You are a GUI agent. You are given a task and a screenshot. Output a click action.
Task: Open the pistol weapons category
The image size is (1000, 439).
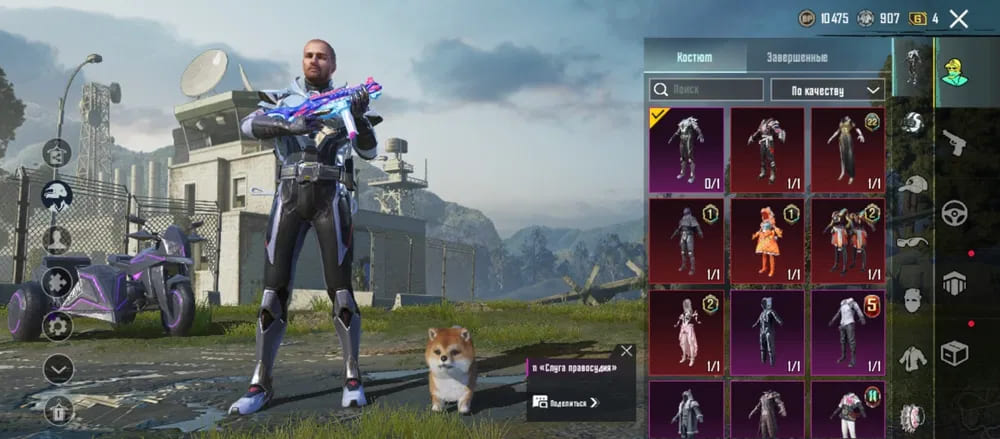(954, 143)
